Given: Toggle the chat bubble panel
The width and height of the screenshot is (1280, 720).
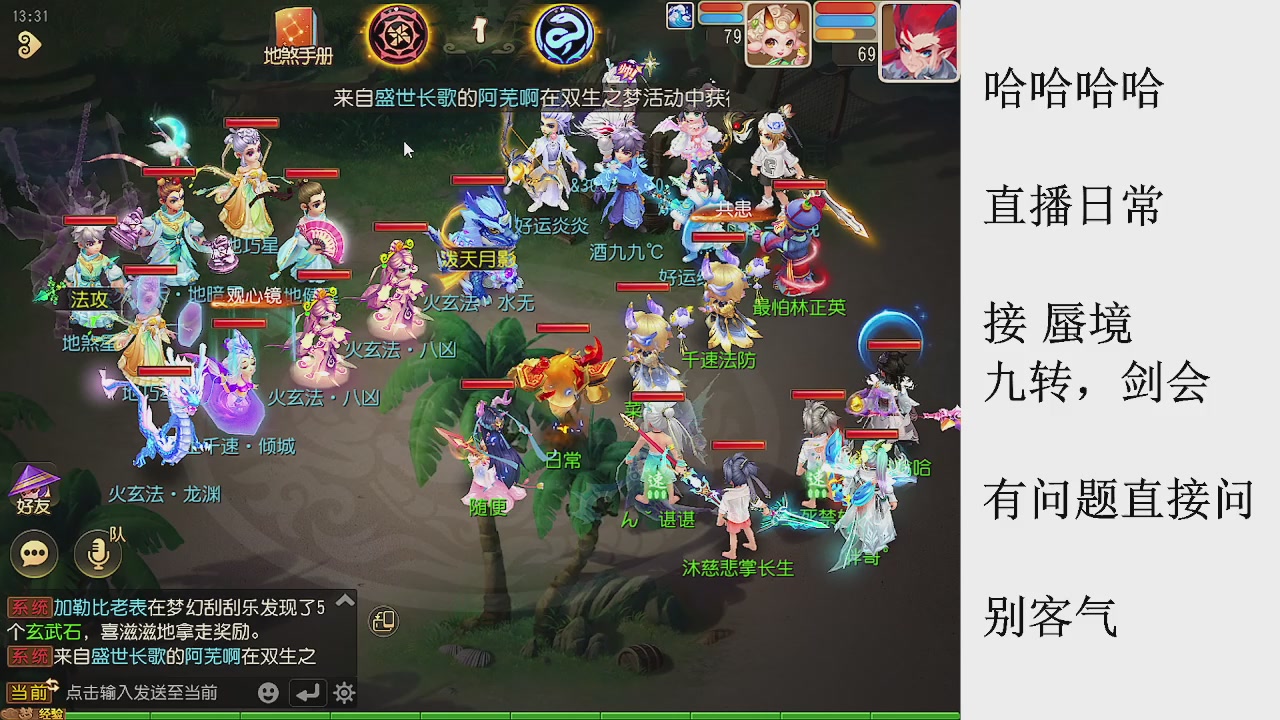Looking at the screenshot, I should [35, 553].
